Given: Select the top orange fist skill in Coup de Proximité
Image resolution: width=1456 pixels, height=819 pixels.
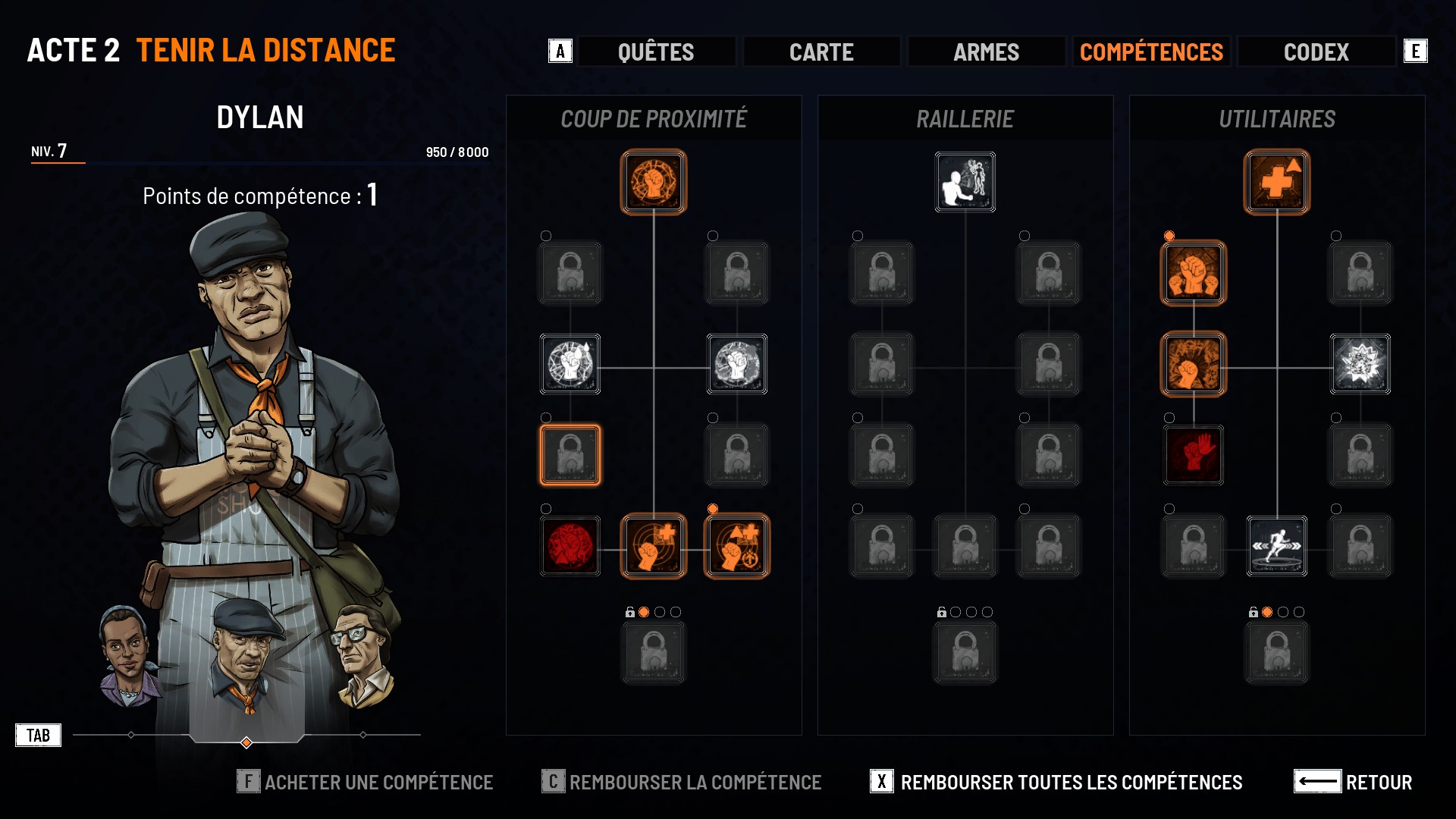Looking at the screenshot, I should [654, 182].
